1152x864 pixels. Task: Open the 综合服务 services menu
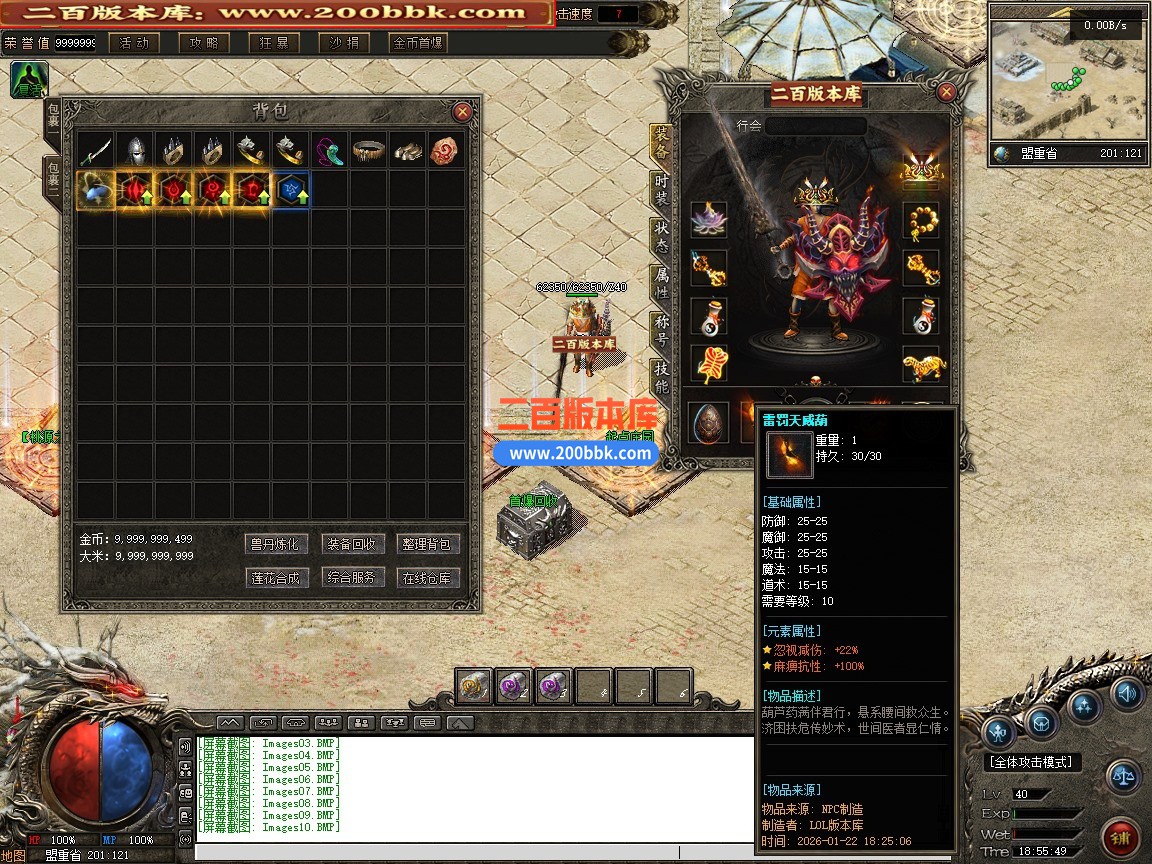[x=351, y=577]
